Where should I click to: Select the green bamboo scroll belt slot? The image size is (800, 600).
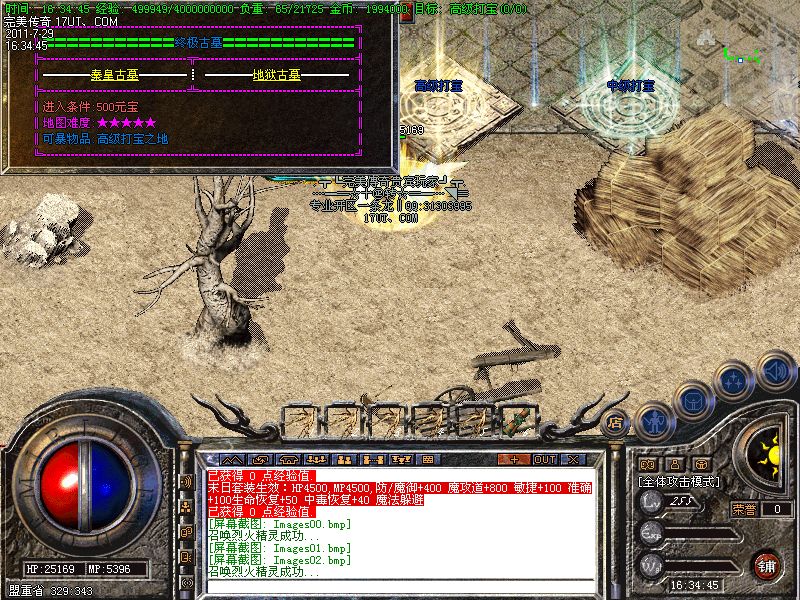(517, 420)
